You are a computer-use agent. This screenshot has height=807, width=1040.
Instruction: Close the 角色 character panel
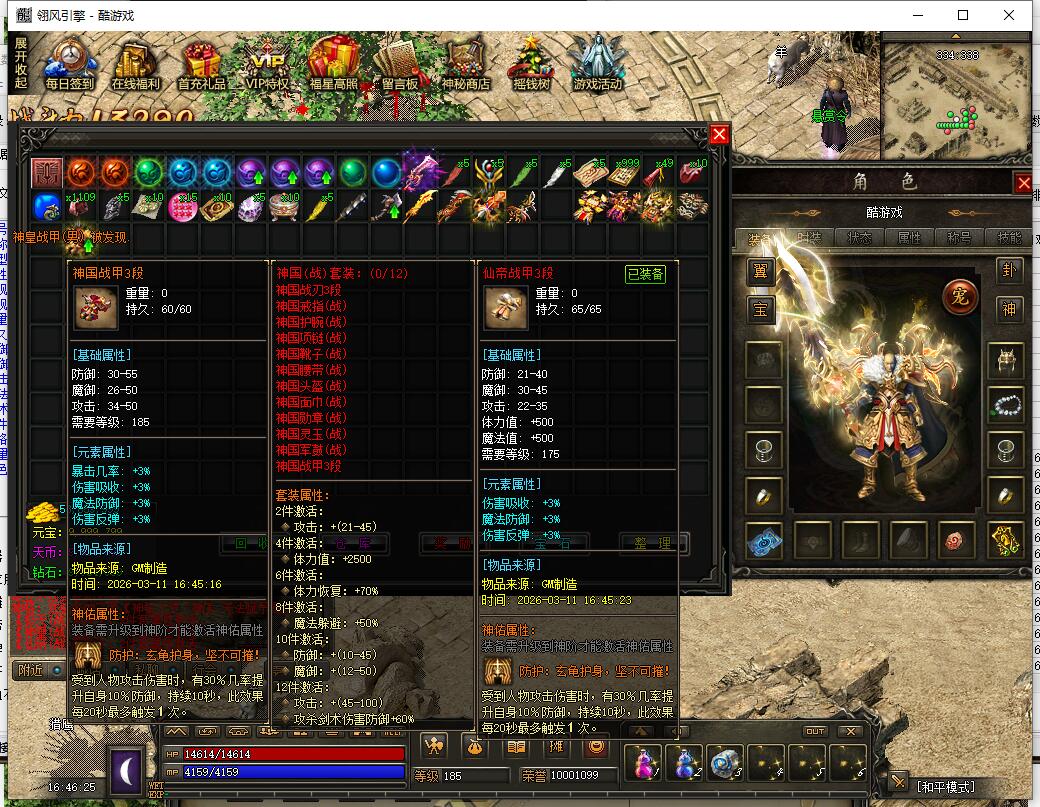tap(1023, 183)
